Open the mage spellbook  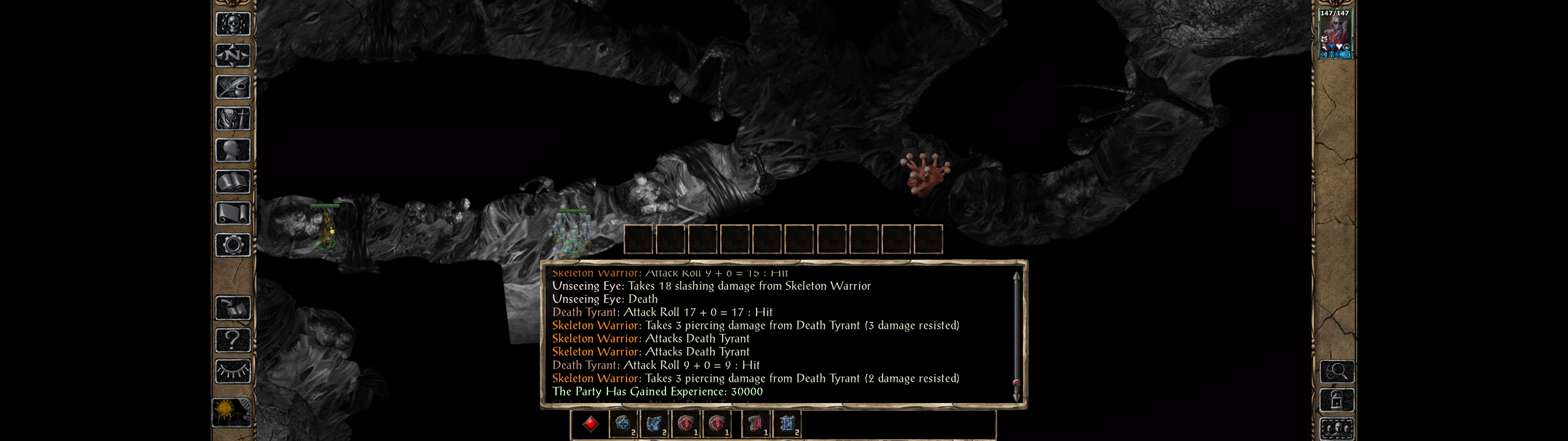click(232, 182)
